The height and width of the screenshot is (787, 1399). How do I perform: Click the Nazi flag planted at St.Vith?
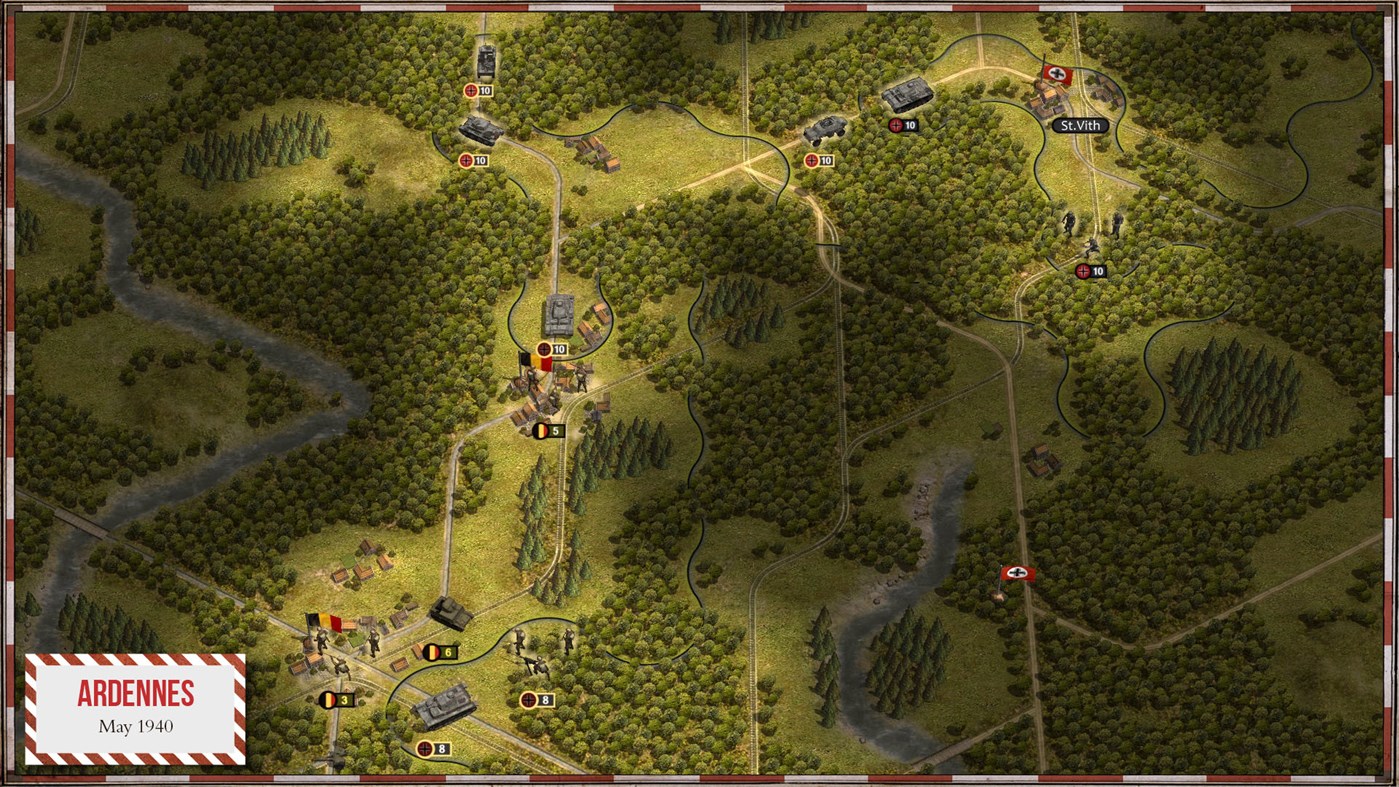(x=1057, y=73)
